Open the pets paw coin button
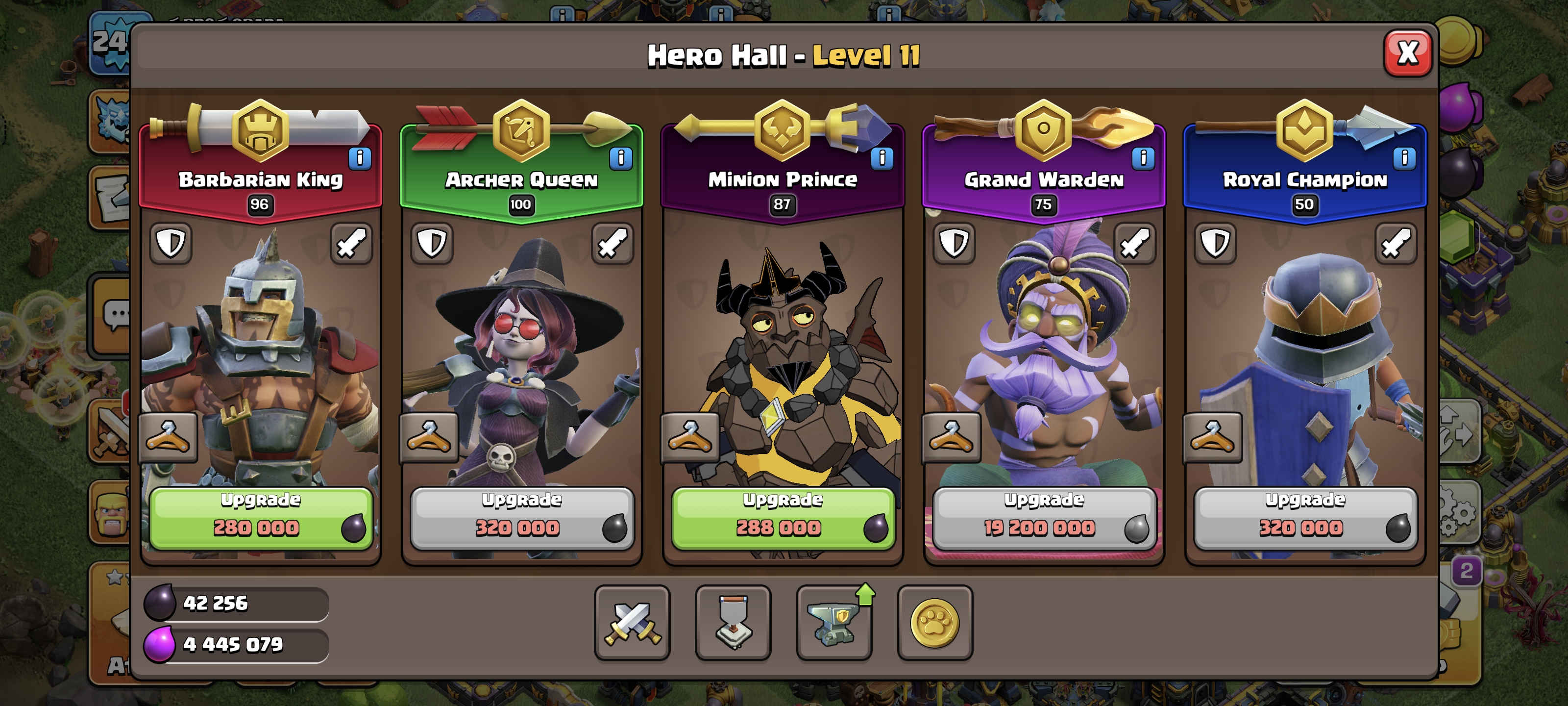The image size is (1568, 706). coord(935,623)
